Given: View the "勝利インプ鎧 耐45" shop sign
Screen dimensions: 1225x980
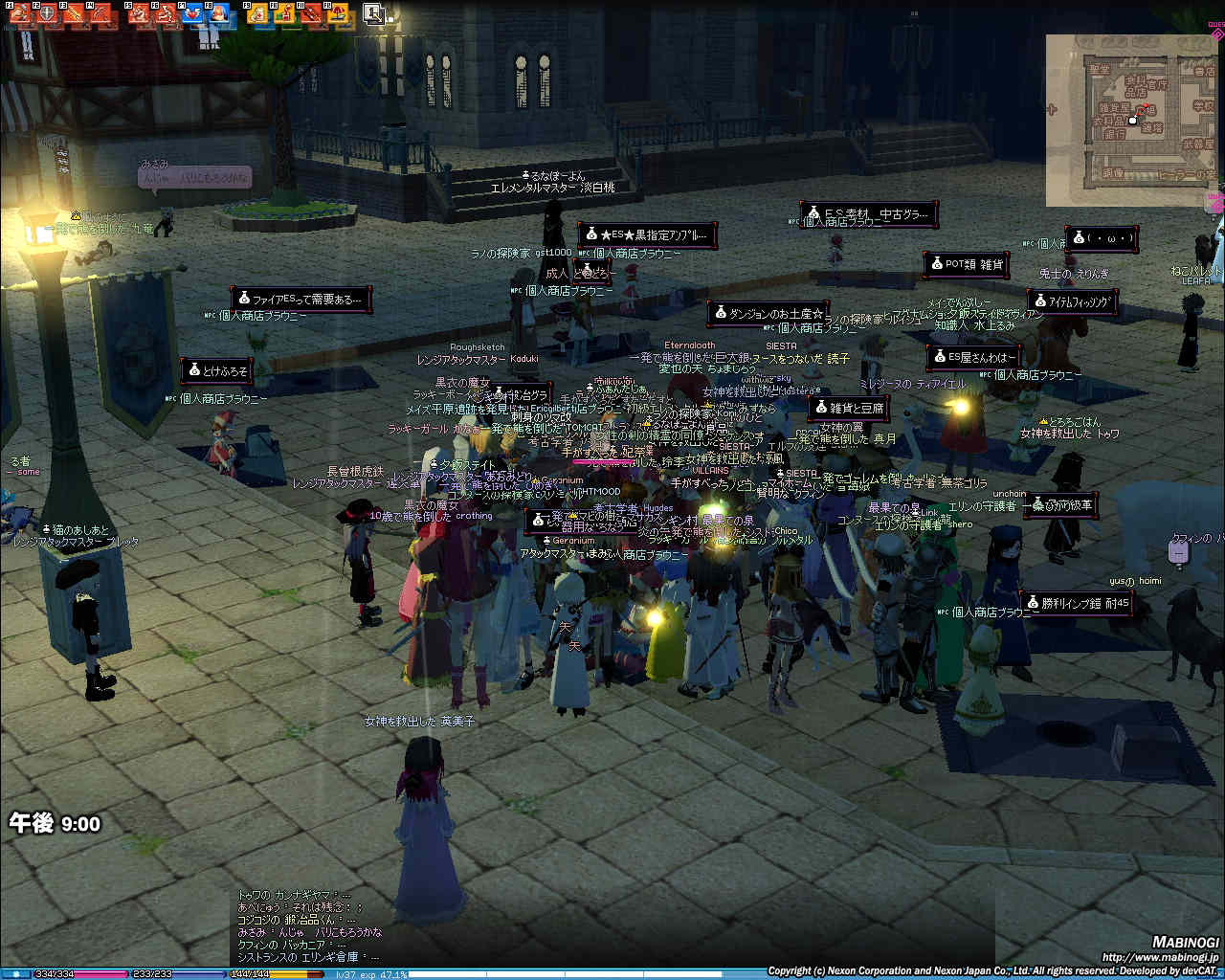Looking at the screenshot, I should coord(1077,603).
